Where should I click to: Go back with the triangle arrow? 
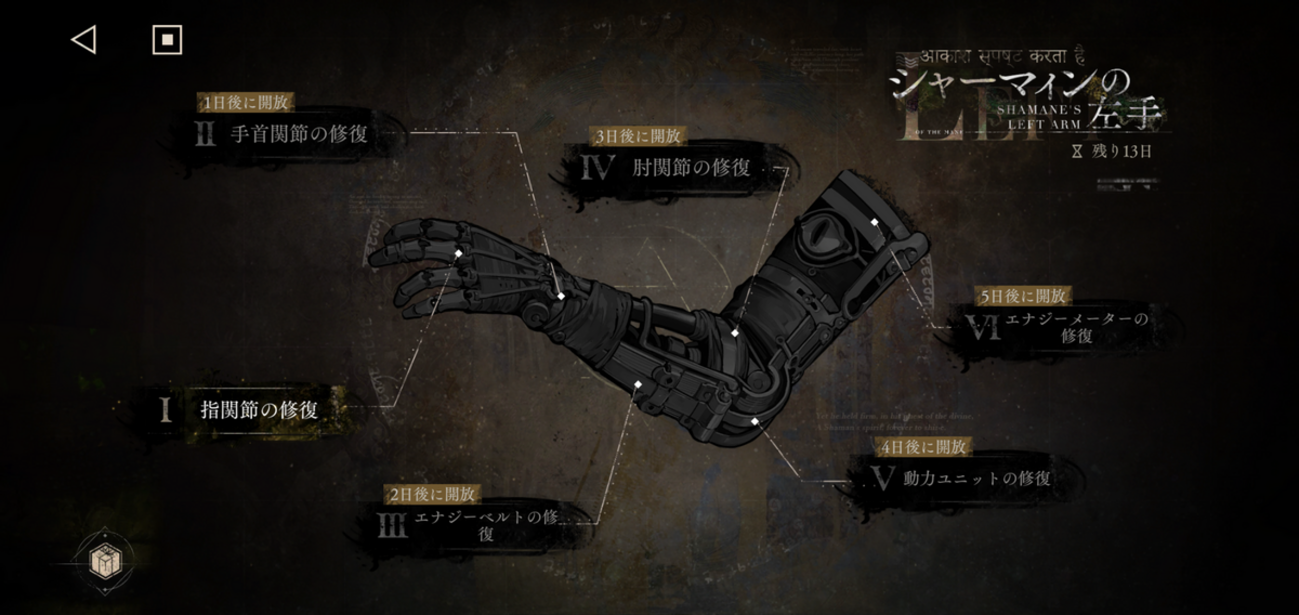coord(84,40)
